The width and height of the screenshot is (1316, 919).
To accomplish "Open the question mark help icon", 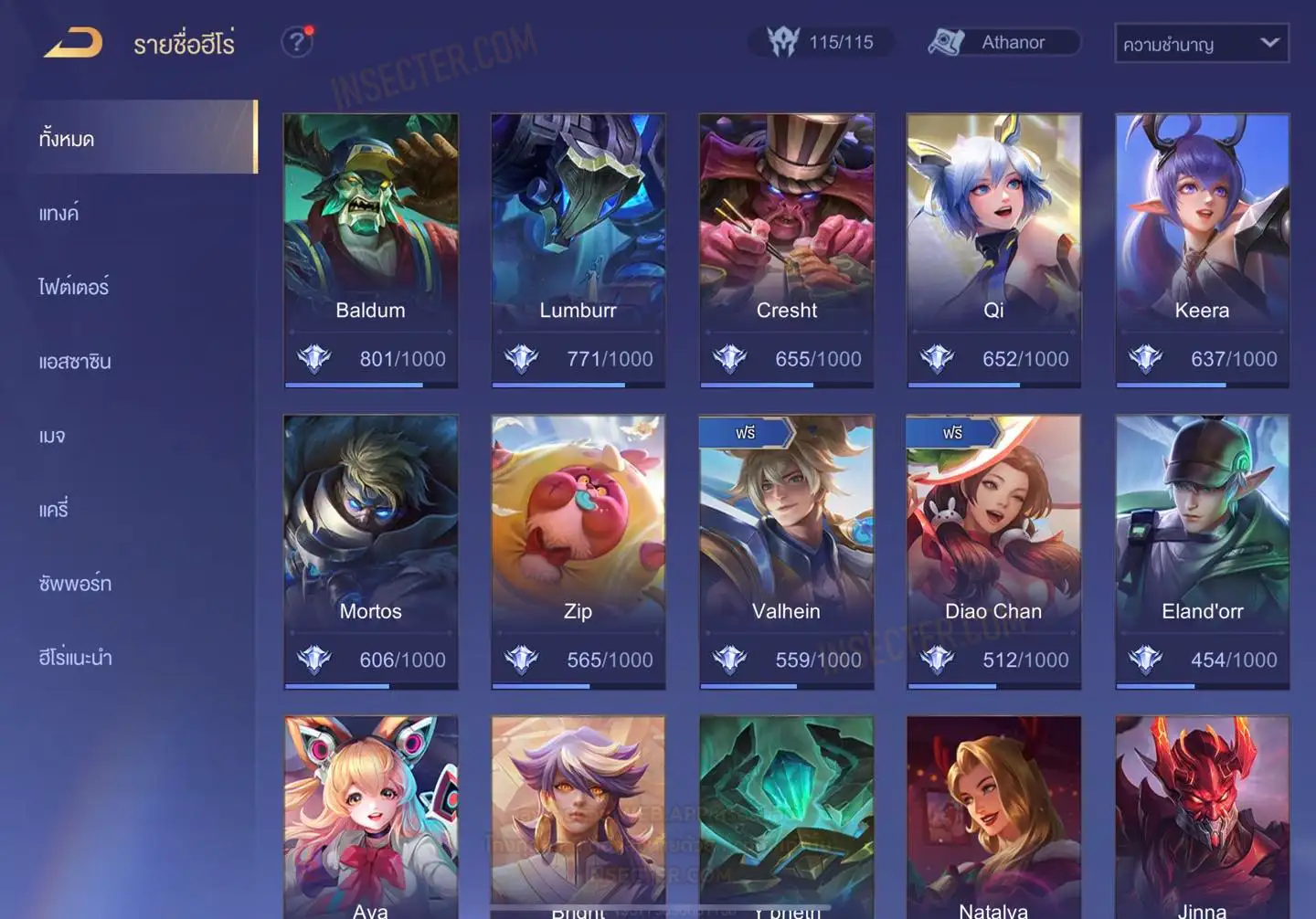I will (296, 42).
